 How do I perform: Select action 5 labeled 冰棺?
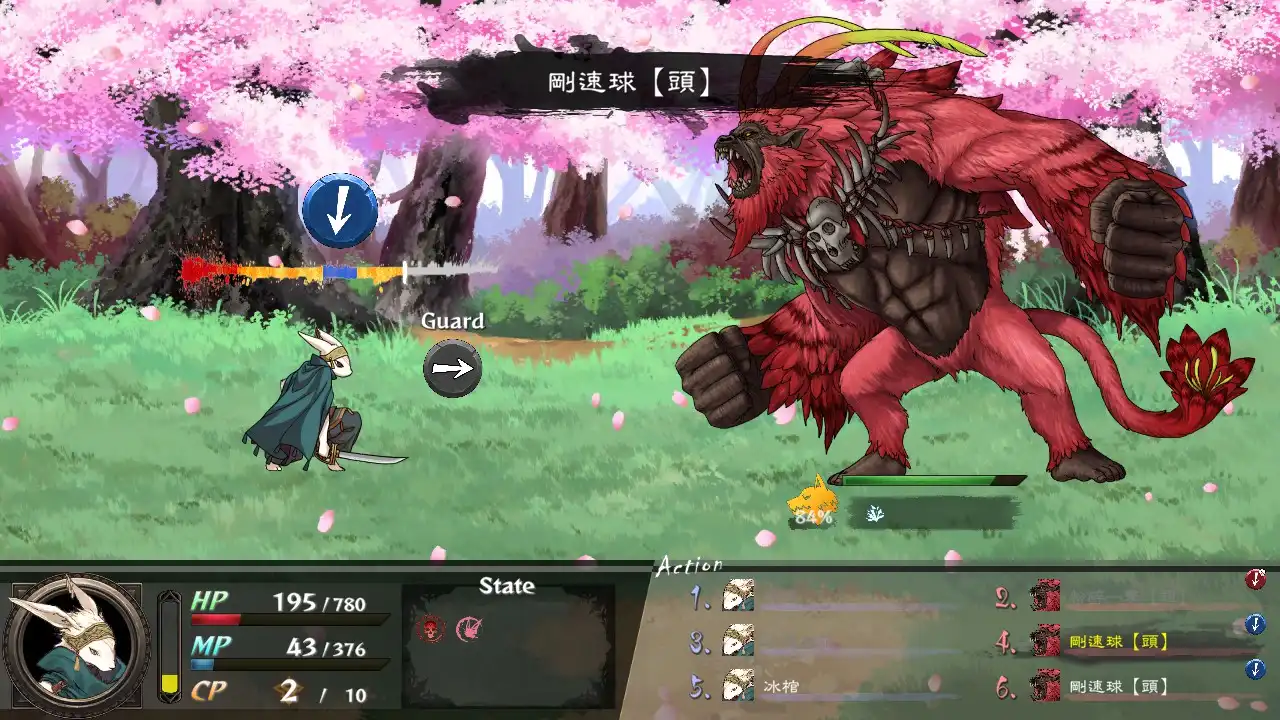coord(783,687)
